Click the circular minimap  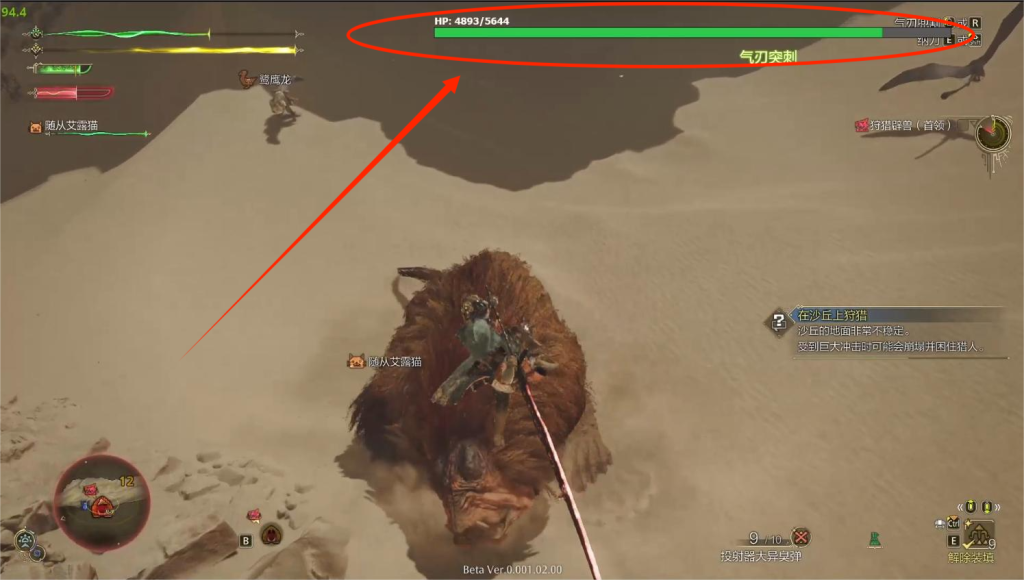click(101, 502)
